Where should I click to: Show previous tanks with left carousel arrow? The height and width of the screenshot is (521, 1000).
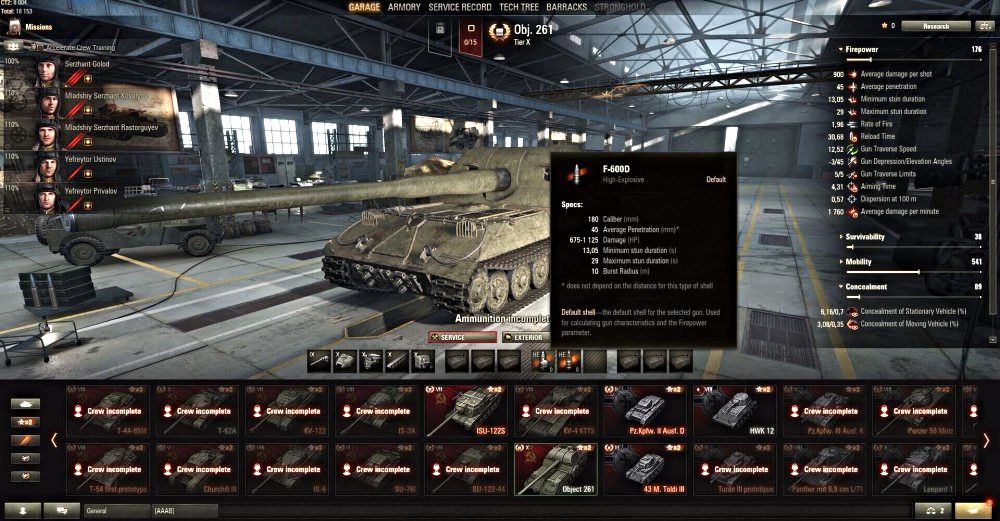click(54, 440)
